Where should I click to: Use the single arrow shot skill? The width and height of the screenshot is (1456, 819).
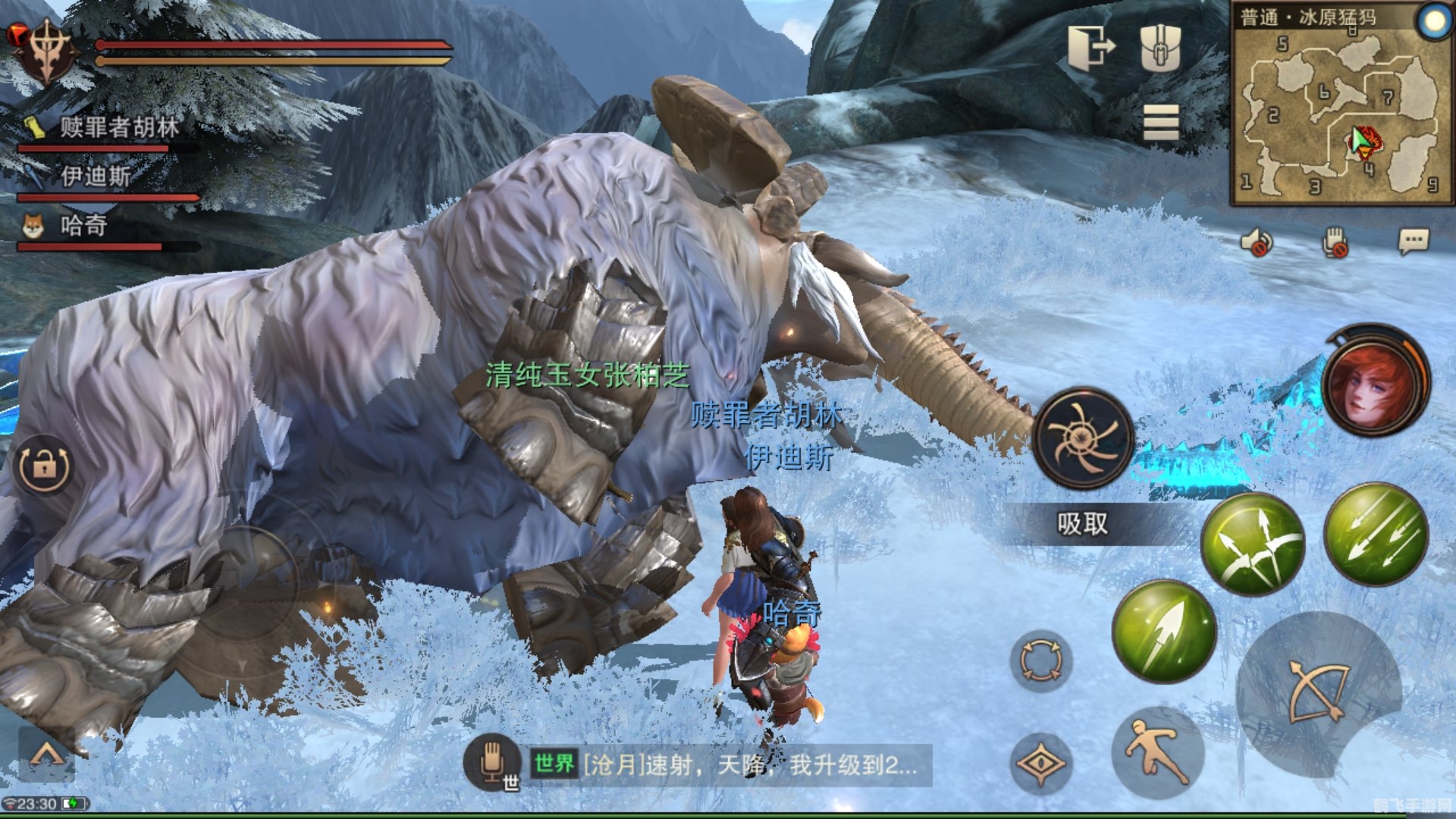click(1164, 631)
